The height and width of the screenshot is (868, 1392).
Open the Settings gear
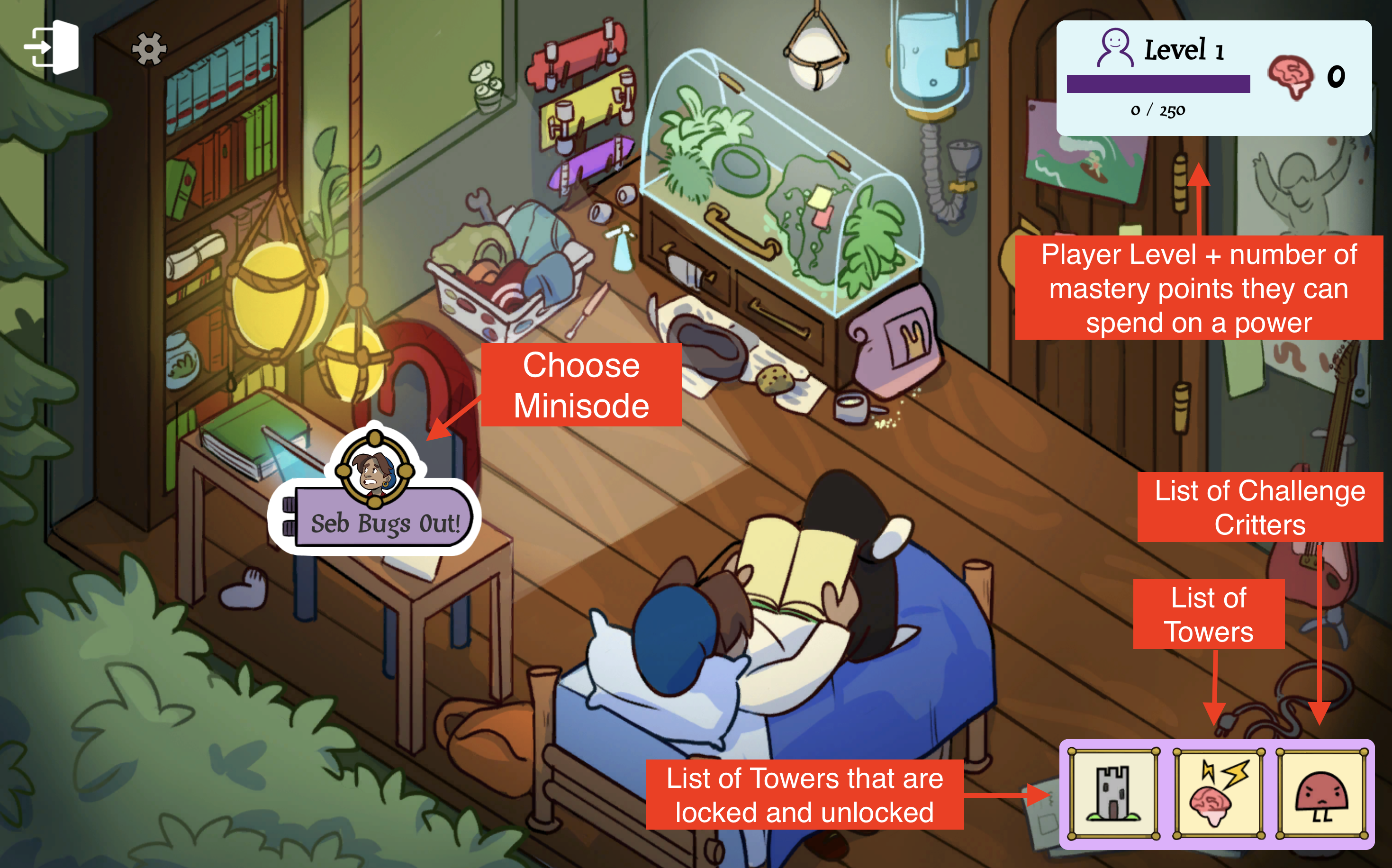(148, 49)
